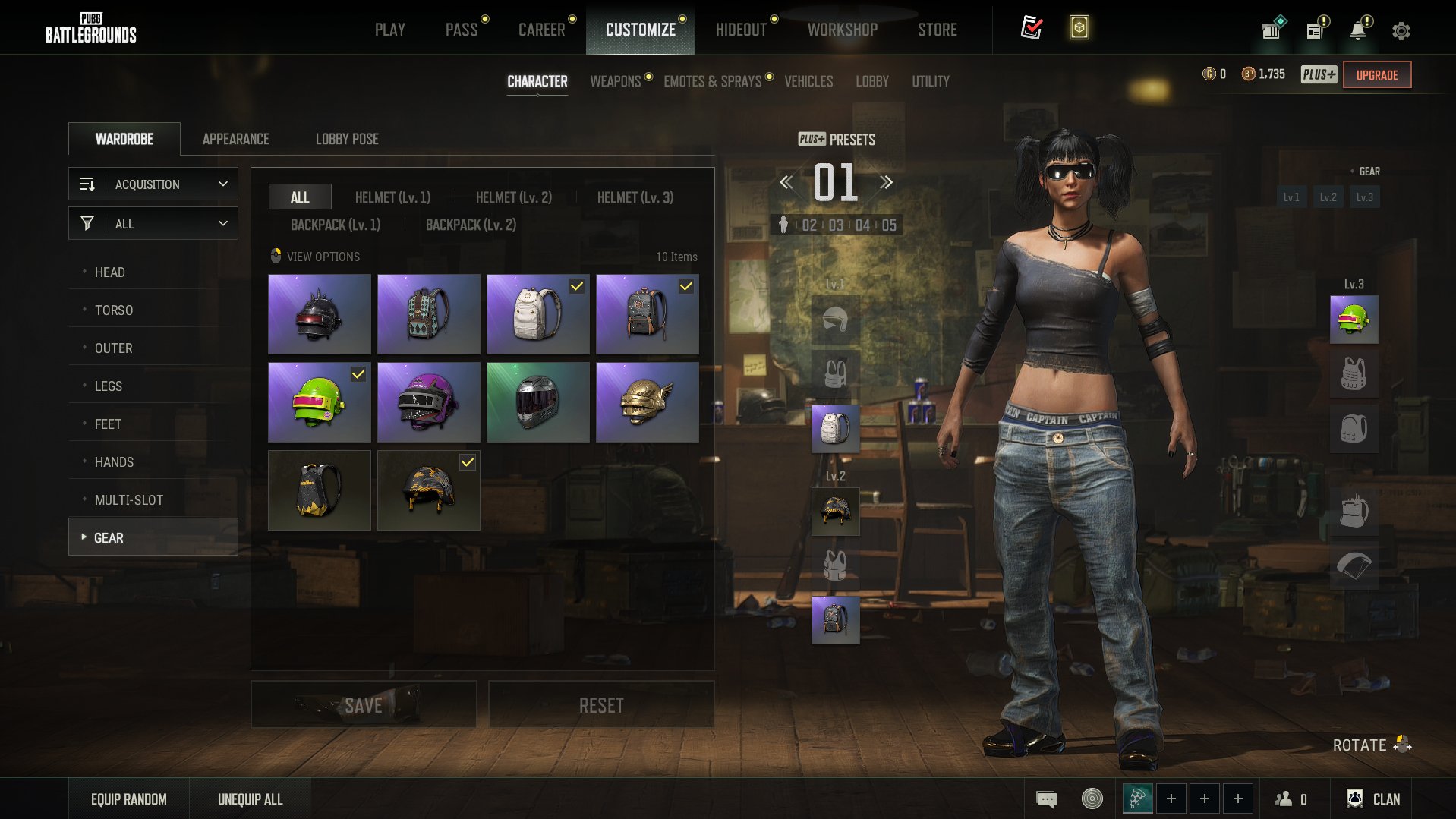1456x819 pixels.
Task: Select the FEET wardrobe category
Action: tap(108, 424)
